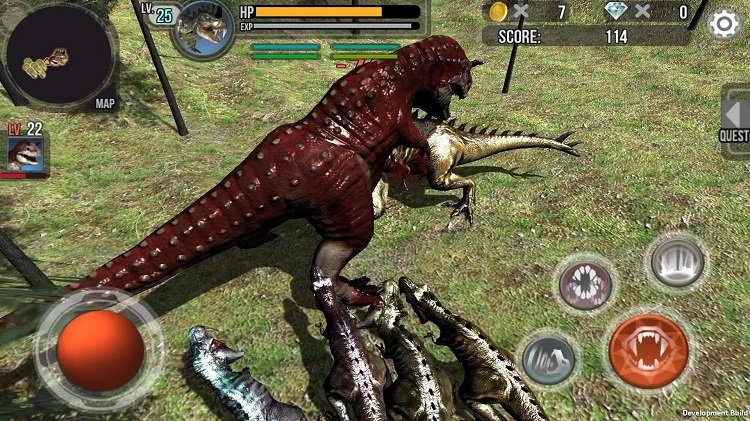
Task: Activate the roar skill with open jaws
Action: 584,286
